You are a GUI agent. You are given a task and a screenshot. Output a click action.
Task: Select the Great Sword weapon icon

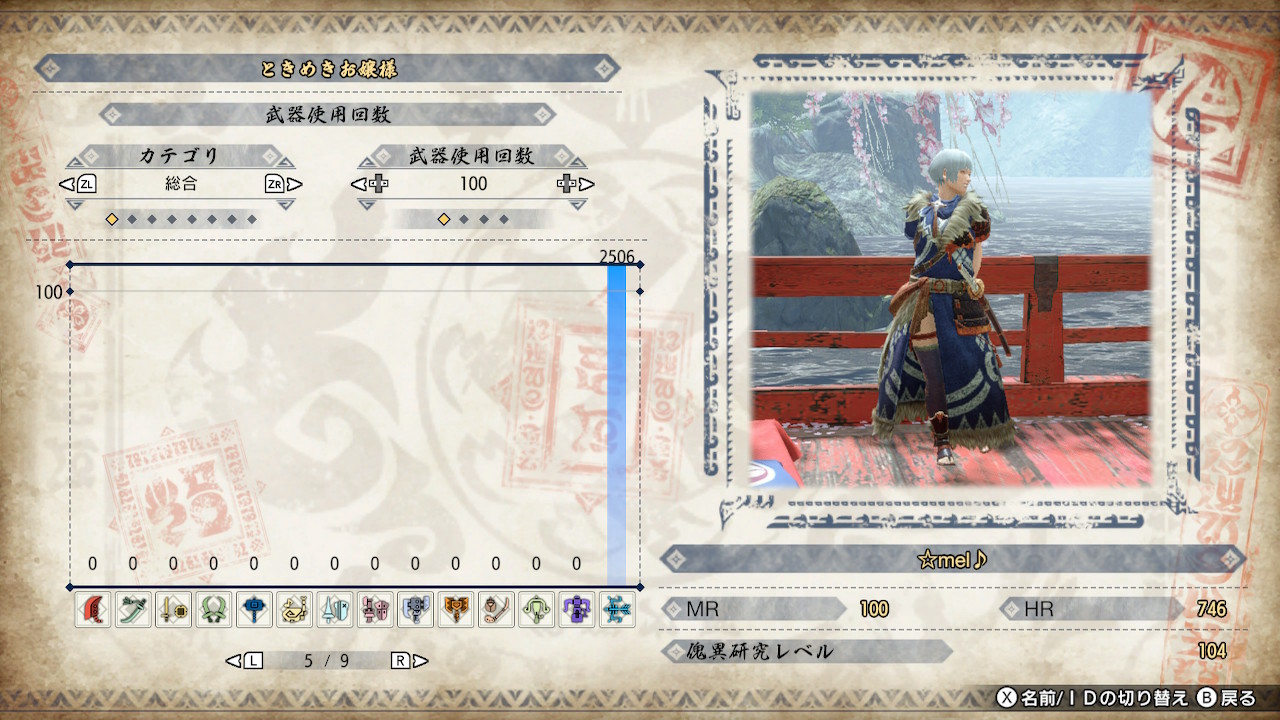tap(92, 609)
